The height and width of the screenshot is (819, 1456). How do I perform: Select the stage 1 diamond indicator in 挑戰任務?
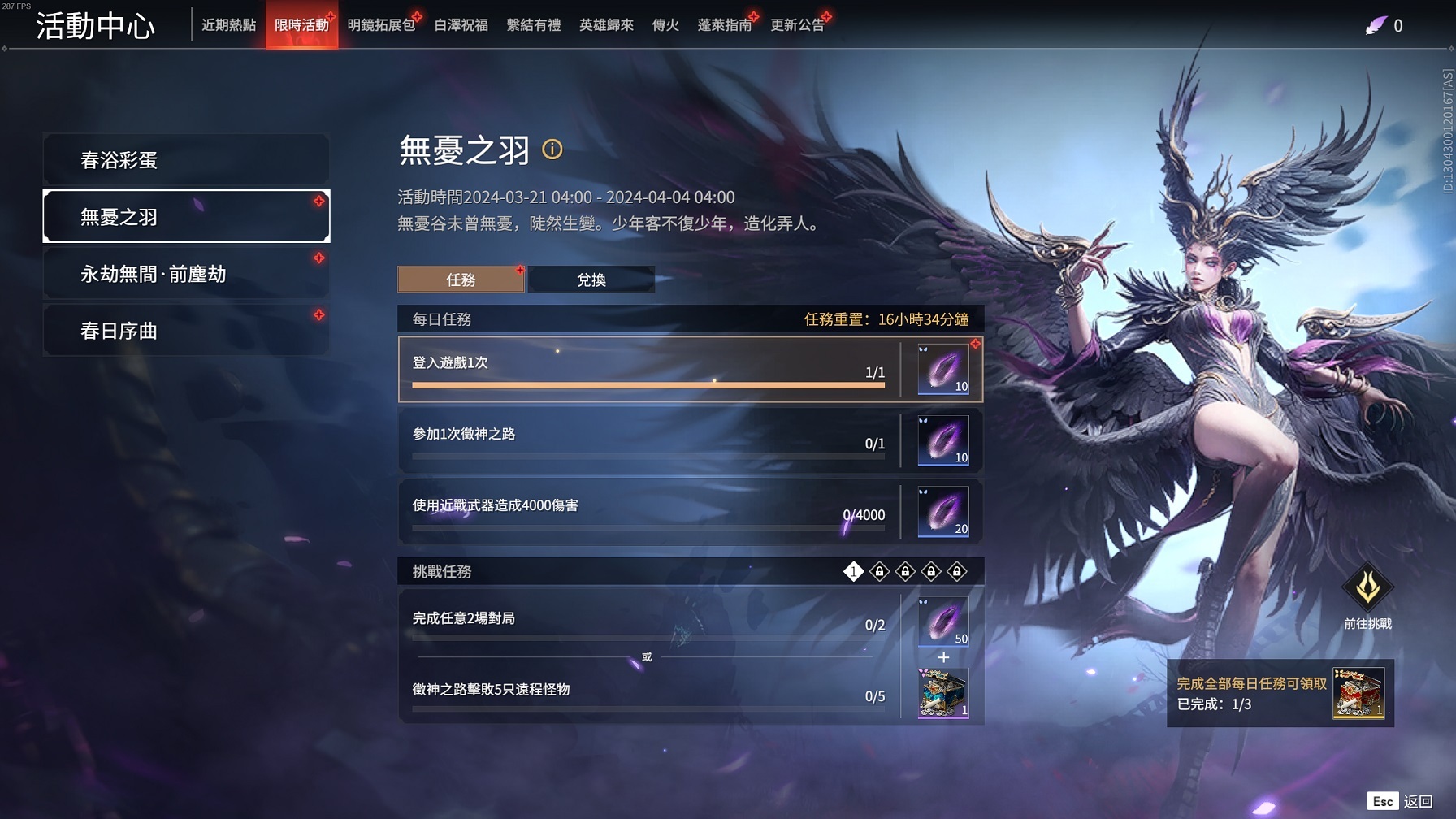click(x=852, y=570)
